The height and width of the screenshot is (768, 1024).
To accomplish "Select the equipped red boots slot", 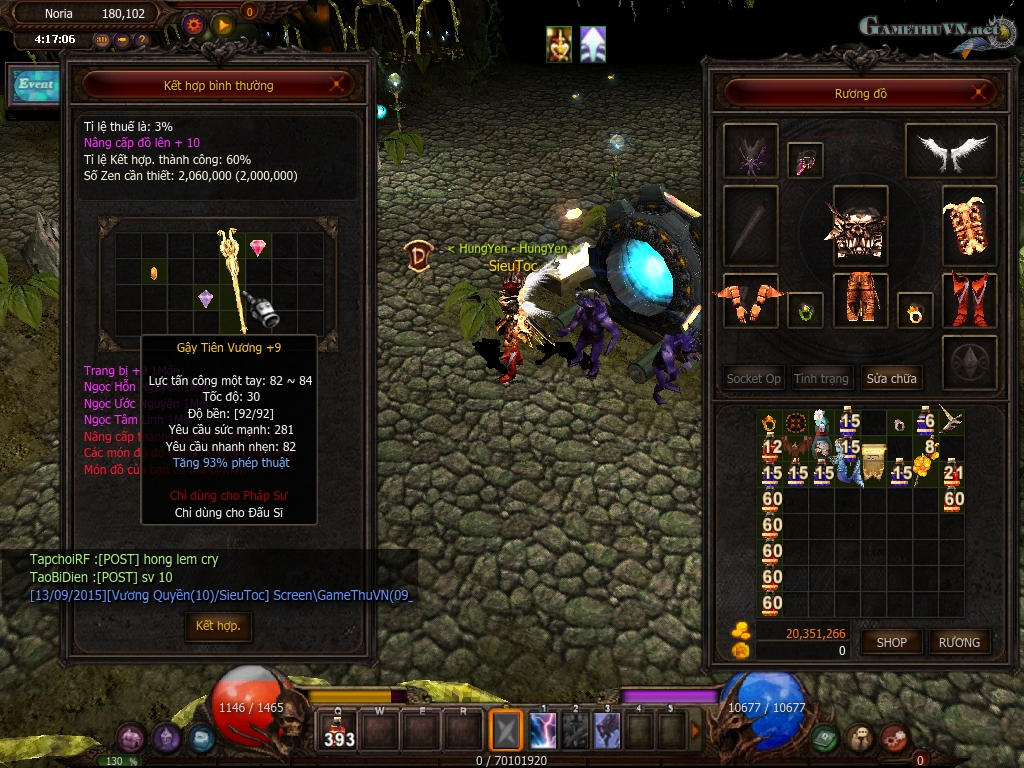I will click(x=969, y=298).
